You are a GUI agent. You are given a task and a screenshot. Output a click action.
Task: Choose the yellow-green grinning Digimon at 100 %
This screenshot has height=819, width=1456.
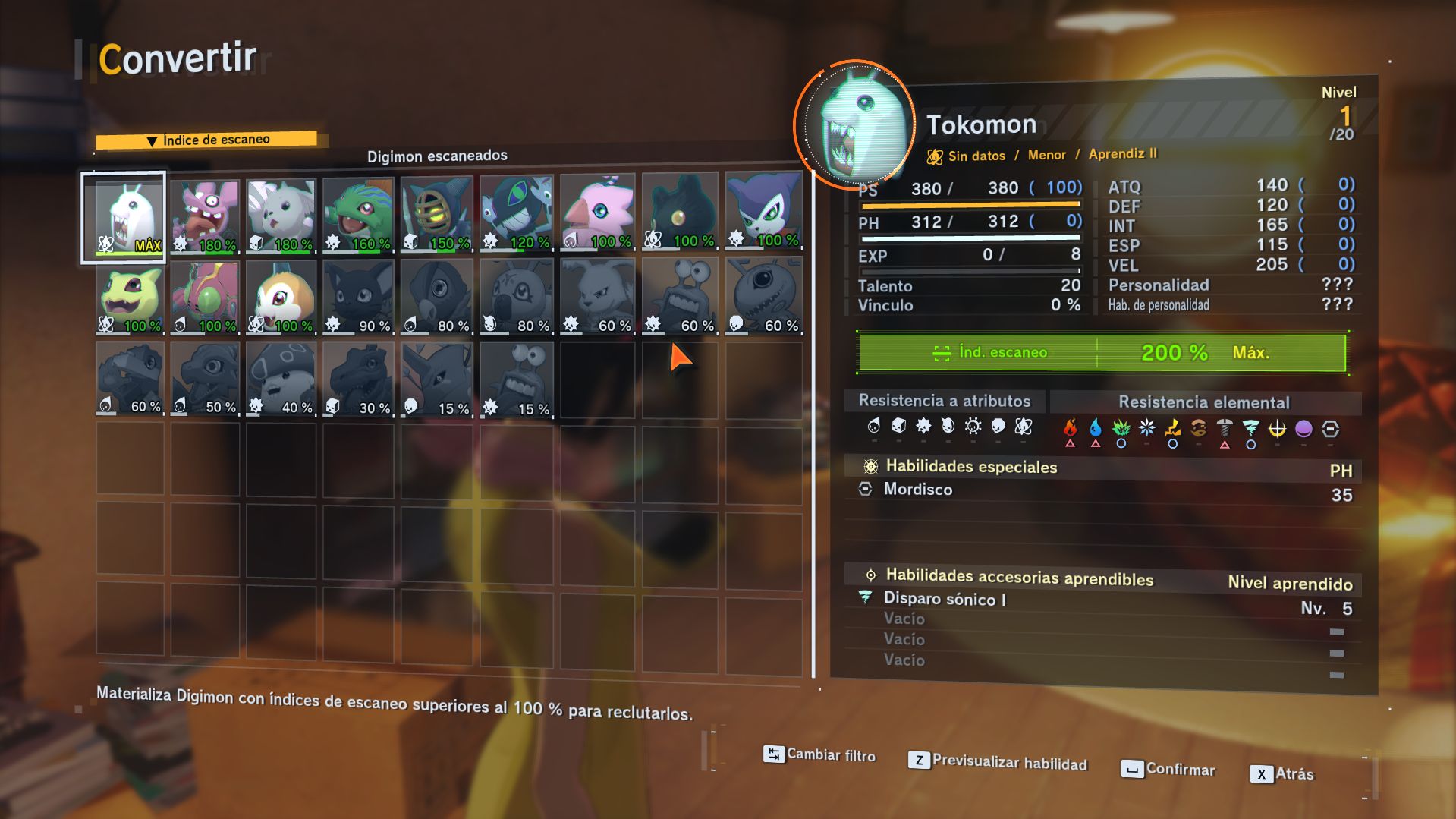[130, 298]
